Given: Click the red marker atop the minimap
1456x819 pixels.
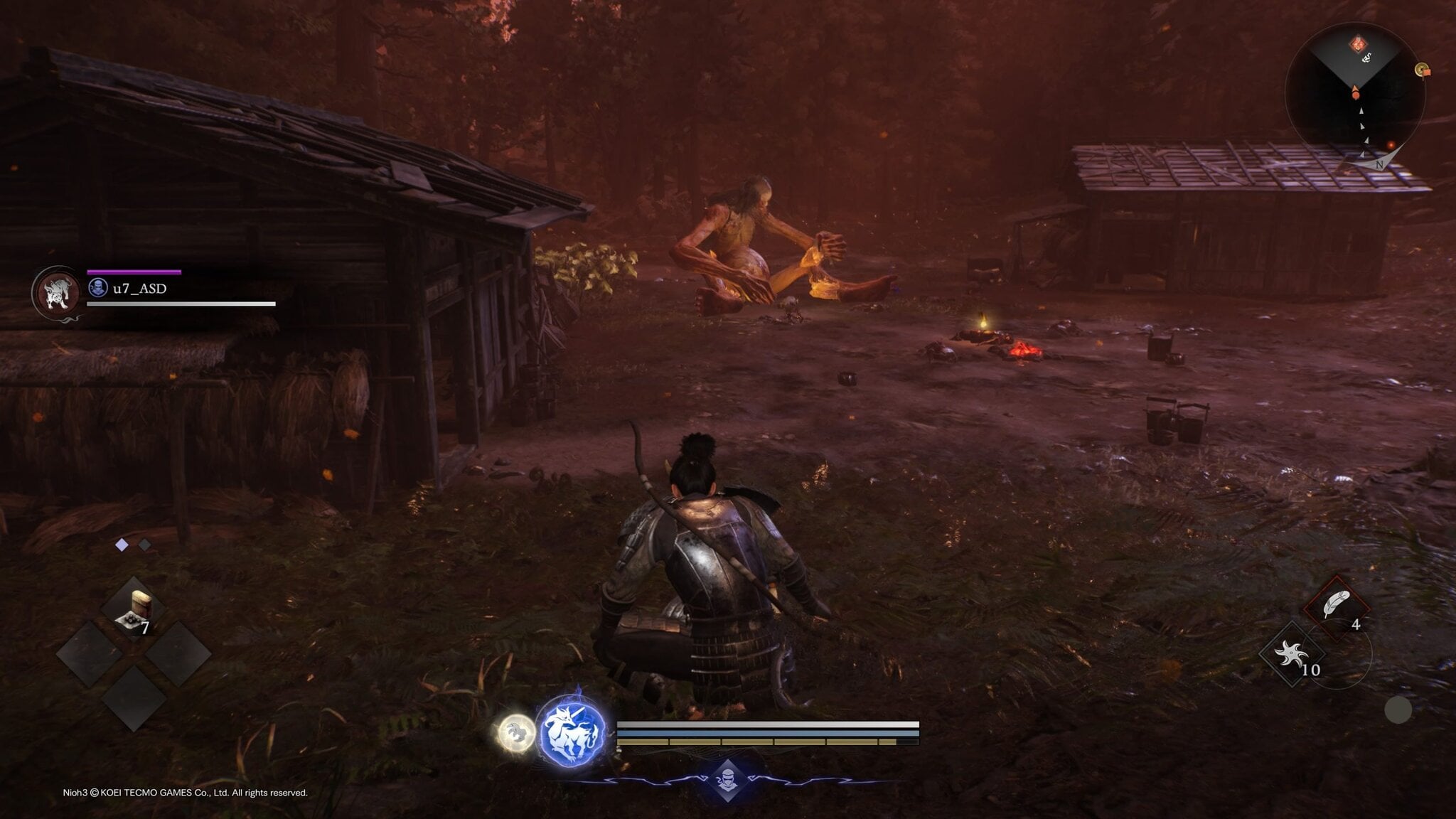Looking at the screenshot, I should click(1359, 45).
